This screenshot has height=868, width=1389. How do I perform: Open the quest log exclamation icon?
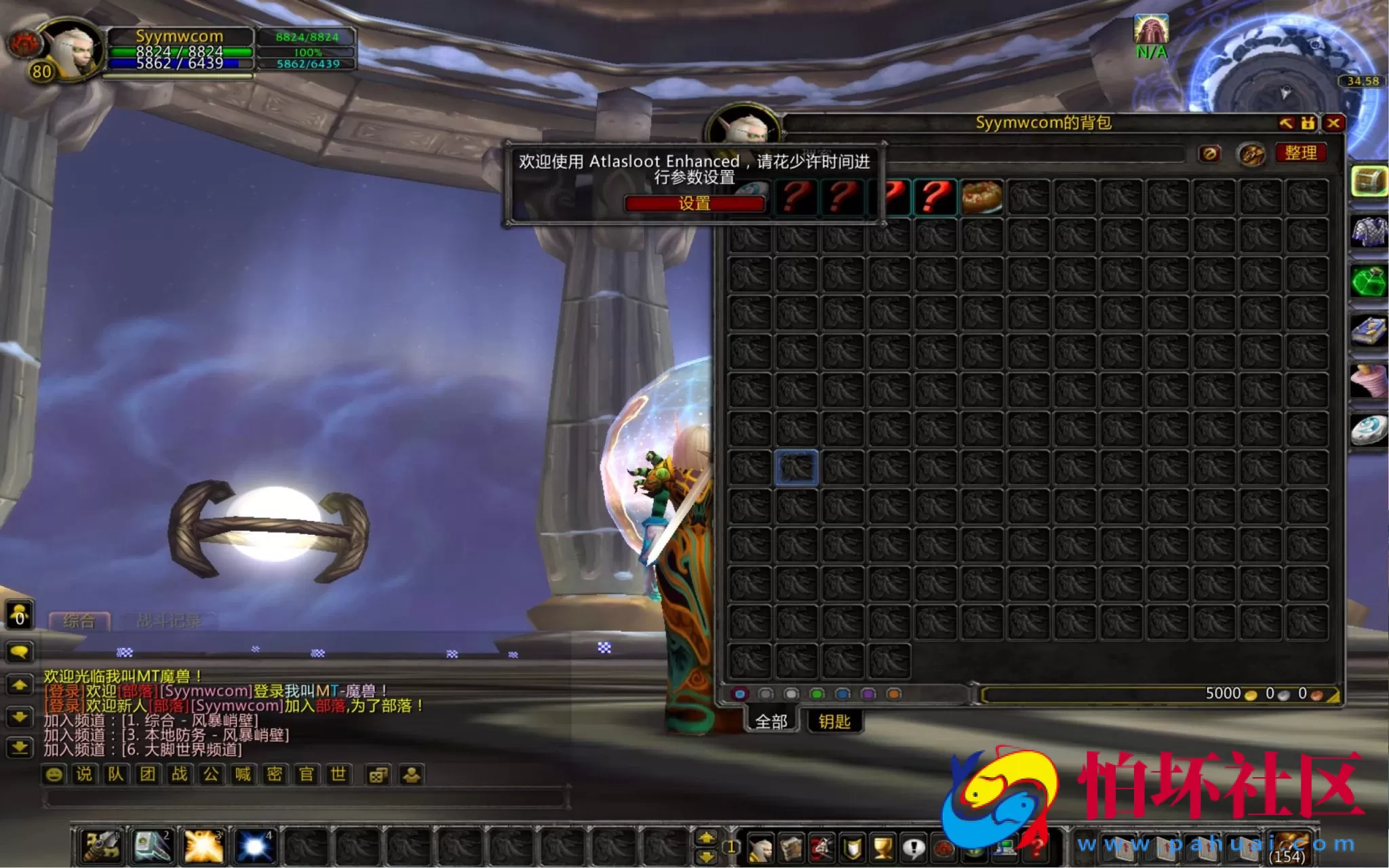click(x=915, y=847)
